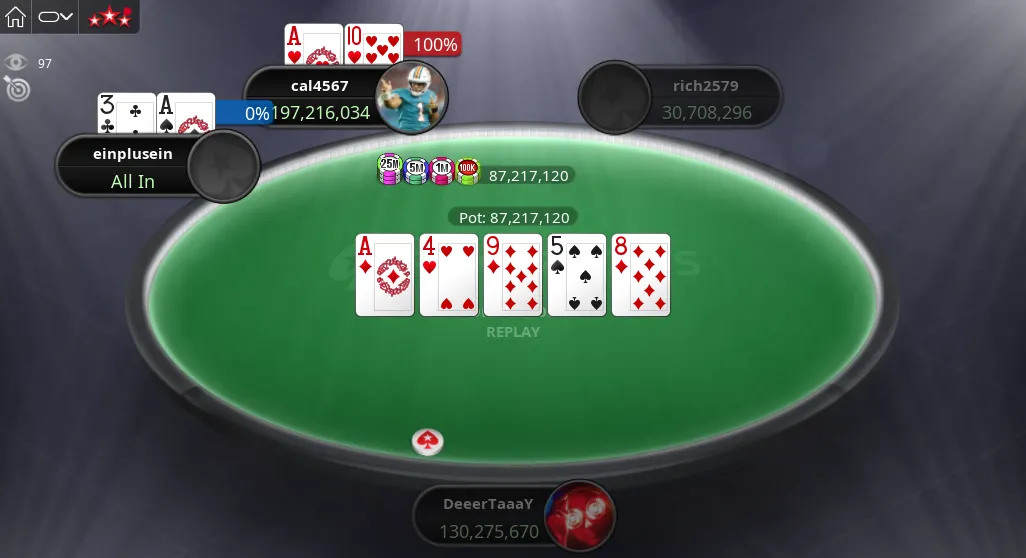The image size is (1026, 558).
Task: Click DeeerTaaaY's red avatar image
Action: 580,515
